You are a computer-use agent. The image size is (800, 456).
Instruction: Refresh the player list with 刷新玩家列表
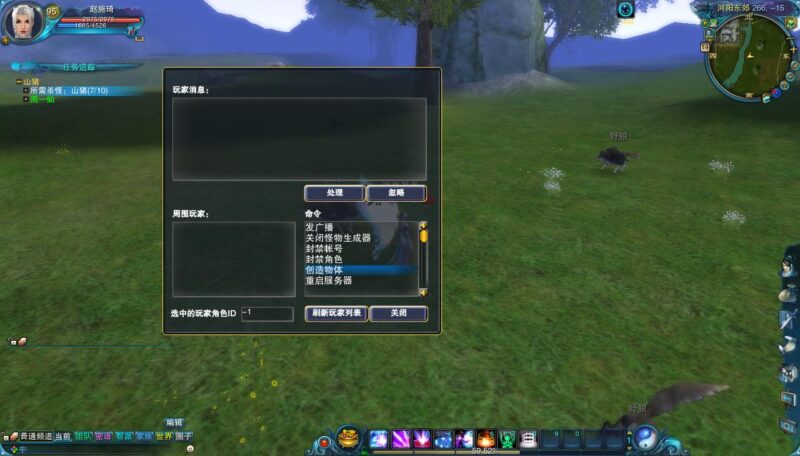point(336,313)
